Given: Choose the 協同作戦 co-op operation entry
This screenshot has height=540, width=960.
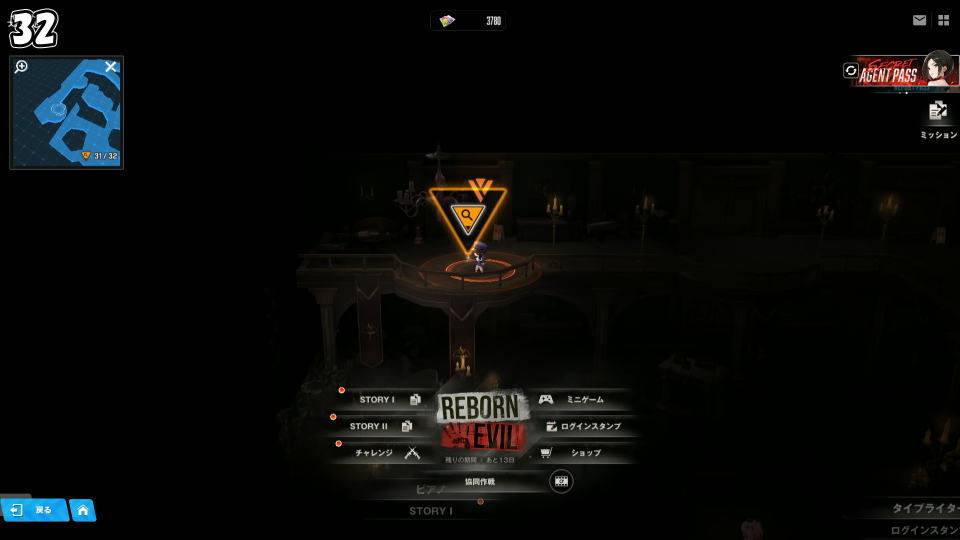Looking at the screenshot, I should (480, 482).
